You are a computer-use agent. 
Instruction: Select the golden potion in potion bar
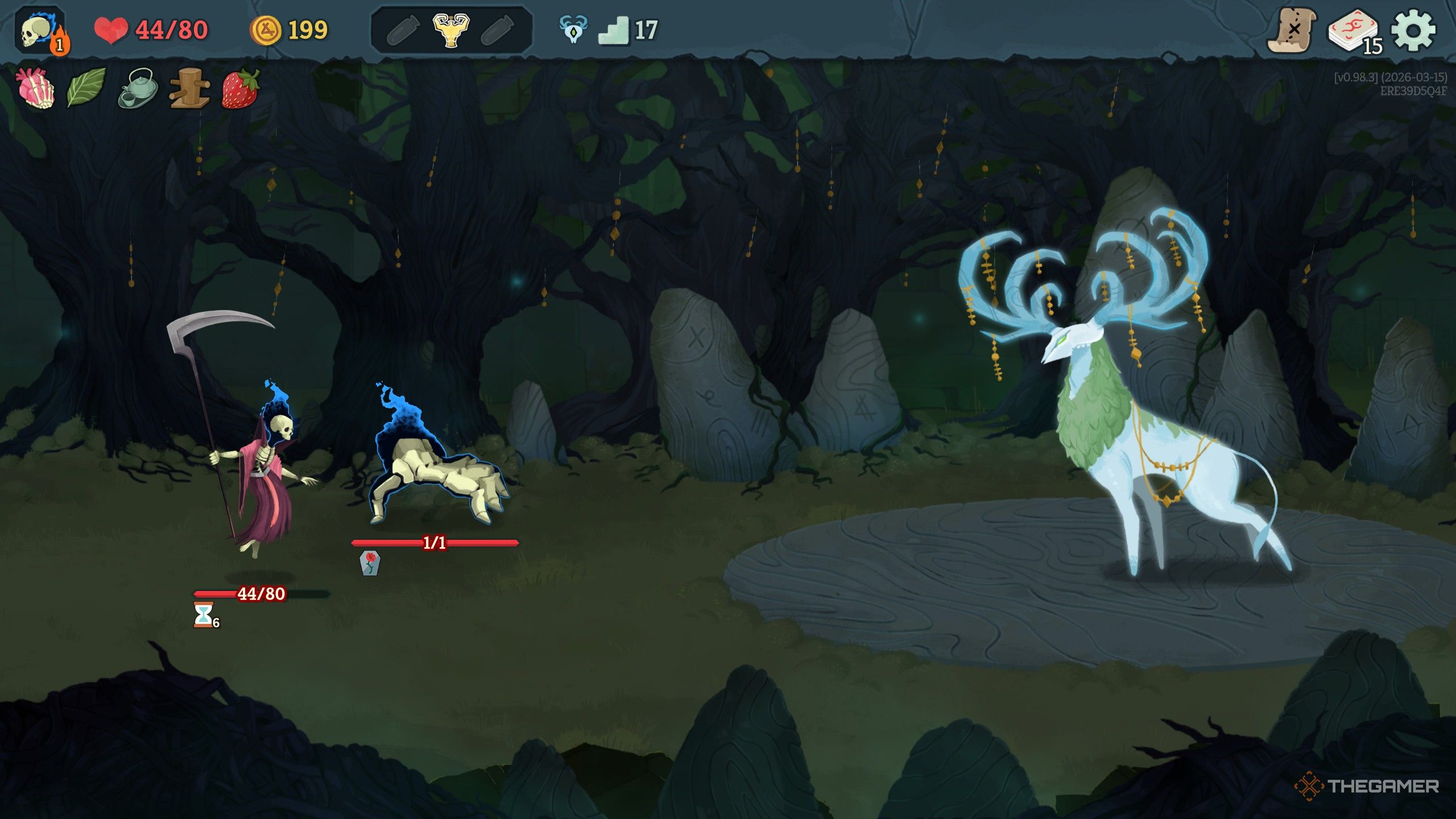[x=450, y=30]
